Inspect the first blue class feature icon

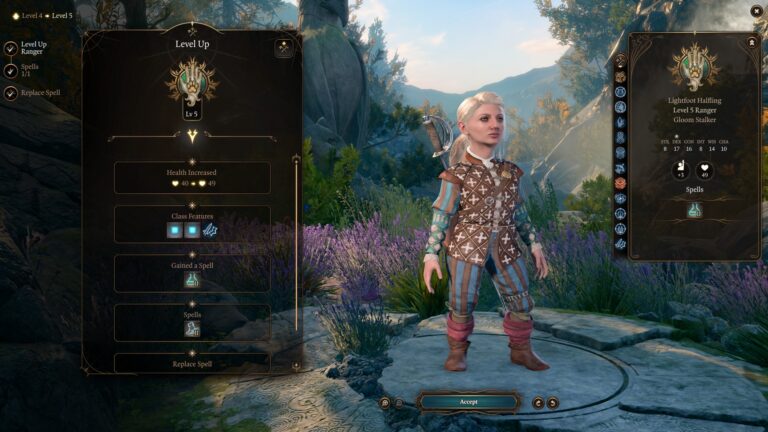(x=174, y=231)
